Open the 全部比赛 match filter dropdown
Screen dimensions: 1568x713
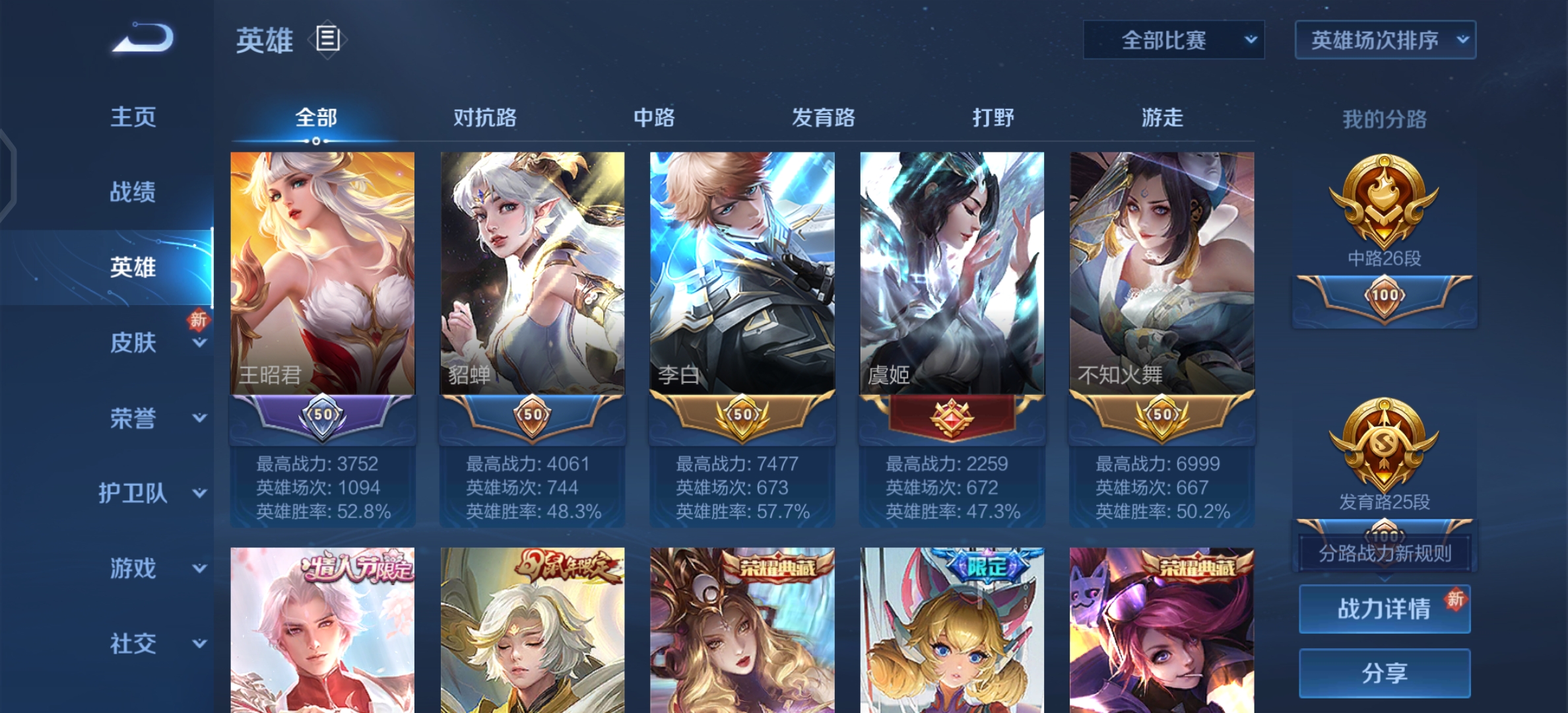(x=1173, y=40)
